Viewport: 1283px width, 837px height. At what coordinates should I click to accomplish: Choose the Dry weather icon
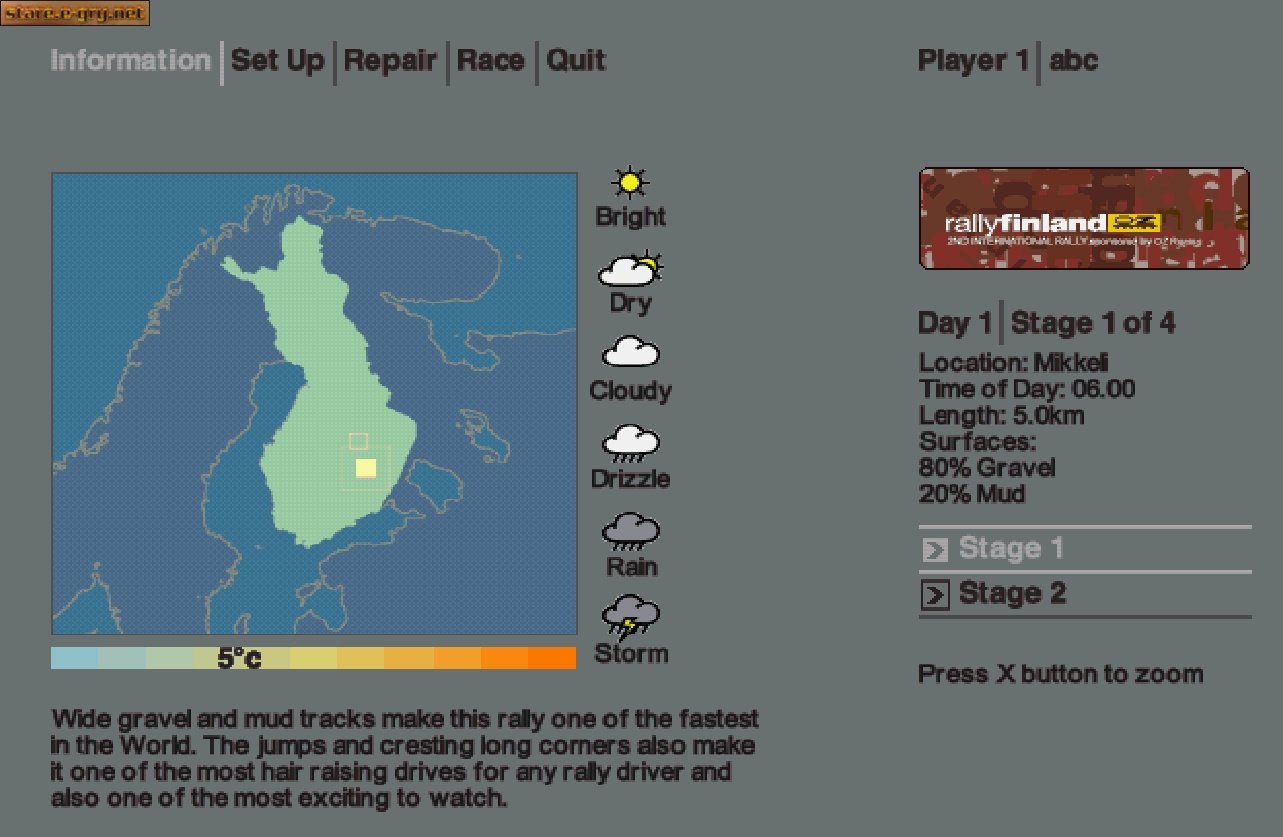[629, 270]
